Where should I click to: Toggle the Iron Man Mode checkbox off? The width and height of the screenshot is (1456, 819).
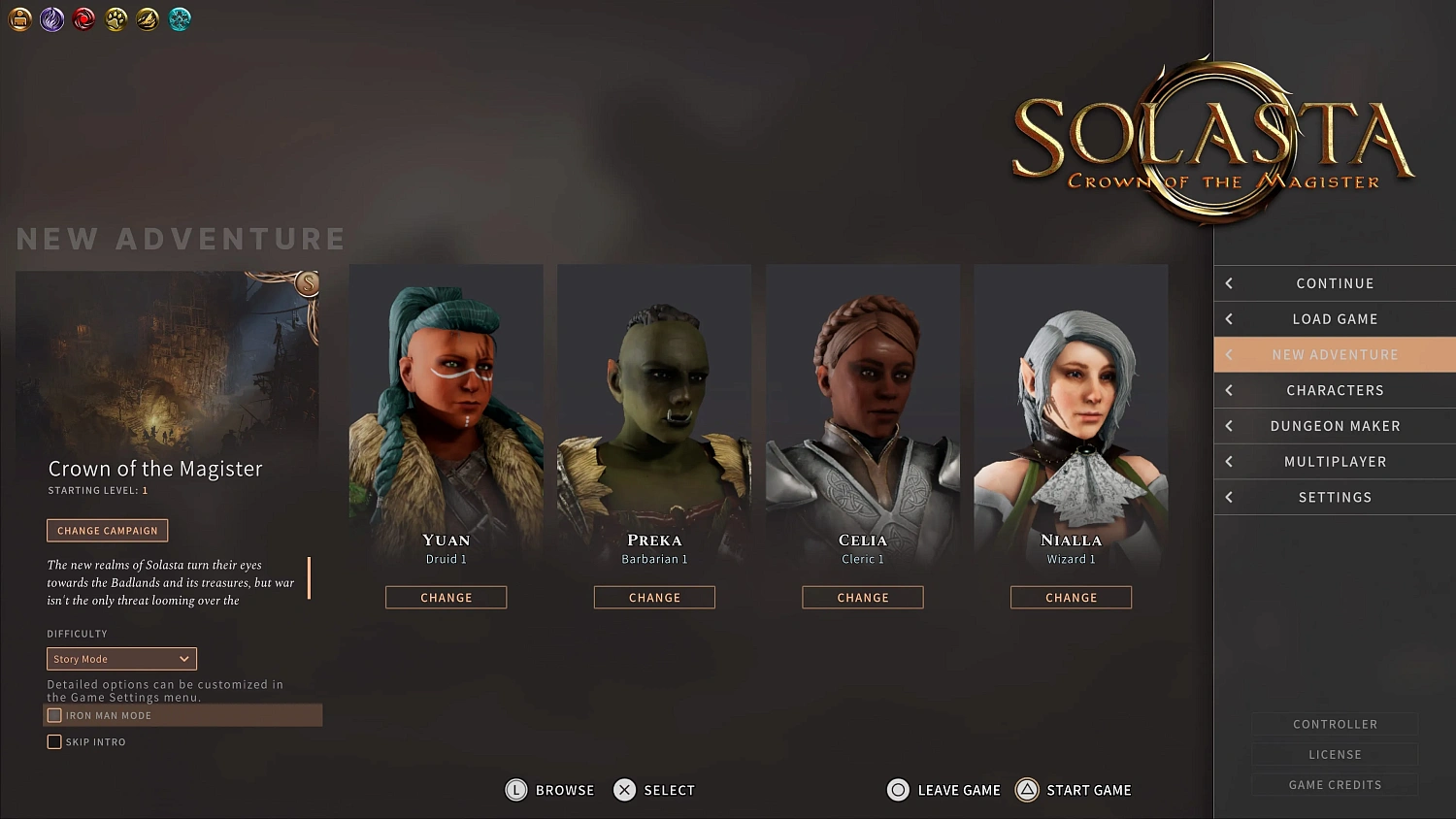(x=54, y=715)
